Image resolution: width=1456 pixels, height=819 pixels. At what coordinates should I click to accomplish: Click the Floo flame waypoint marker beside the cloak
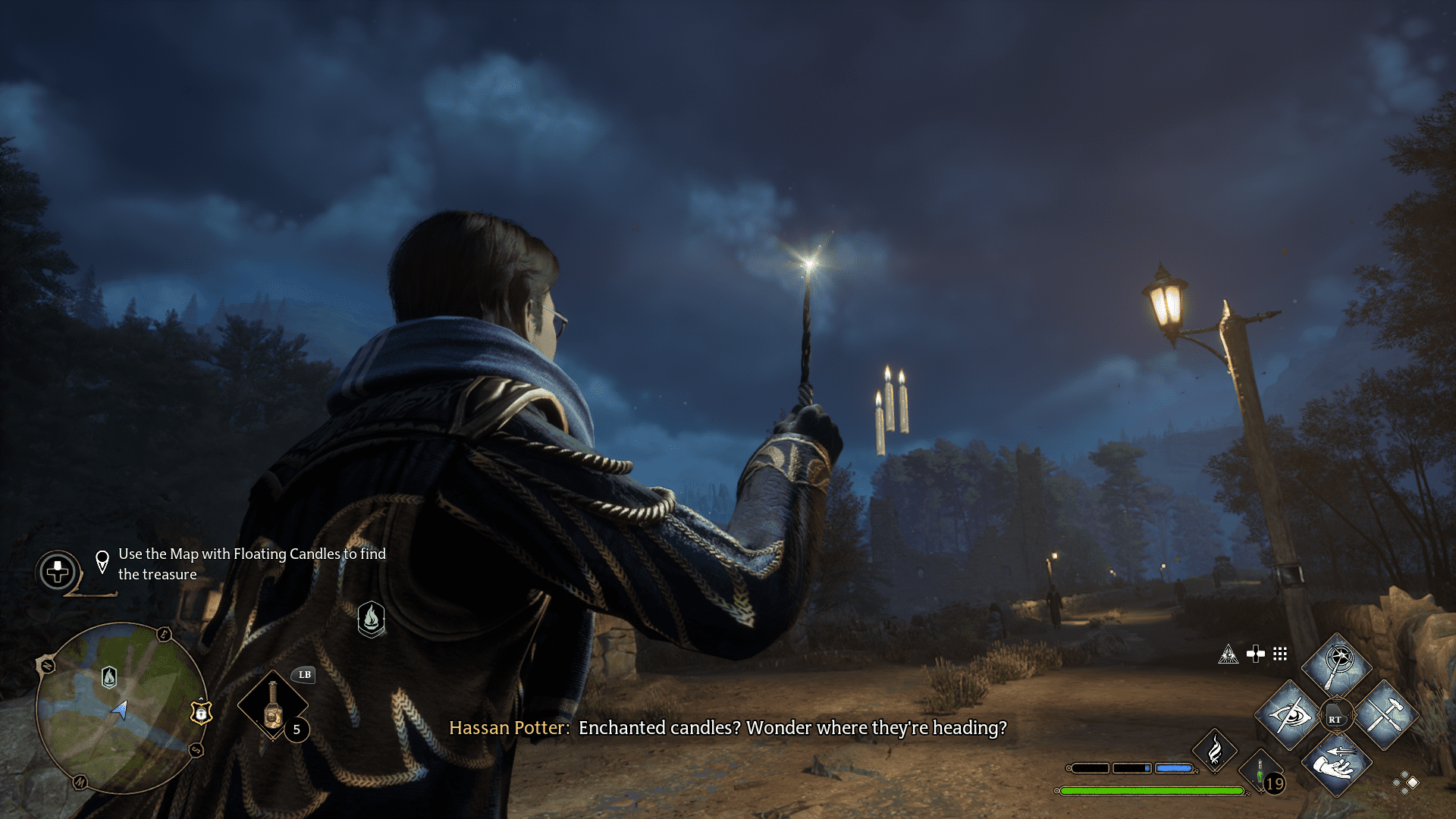(x=371, y=619)
